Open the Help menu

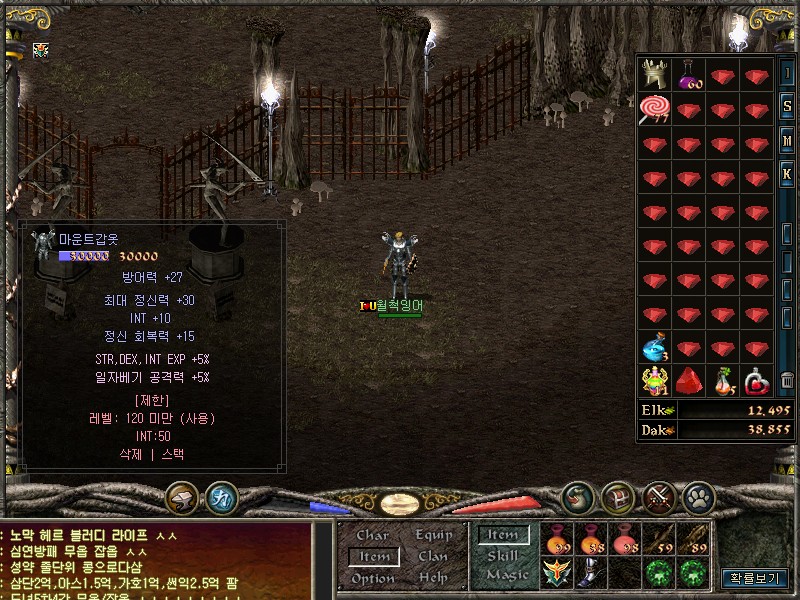[433, 578]
